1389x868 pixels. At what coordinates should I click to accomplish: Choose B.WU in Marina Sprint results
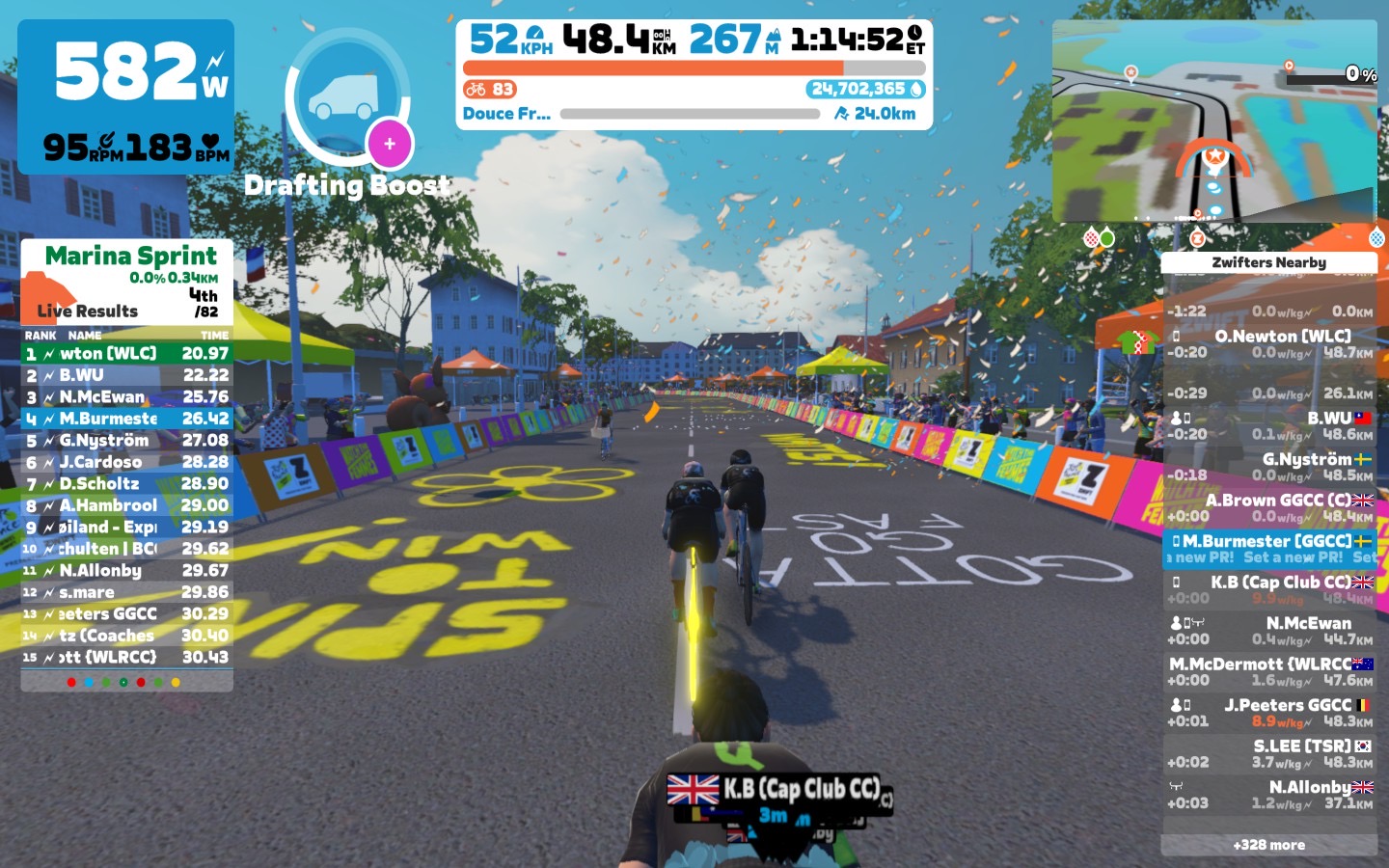127,375
